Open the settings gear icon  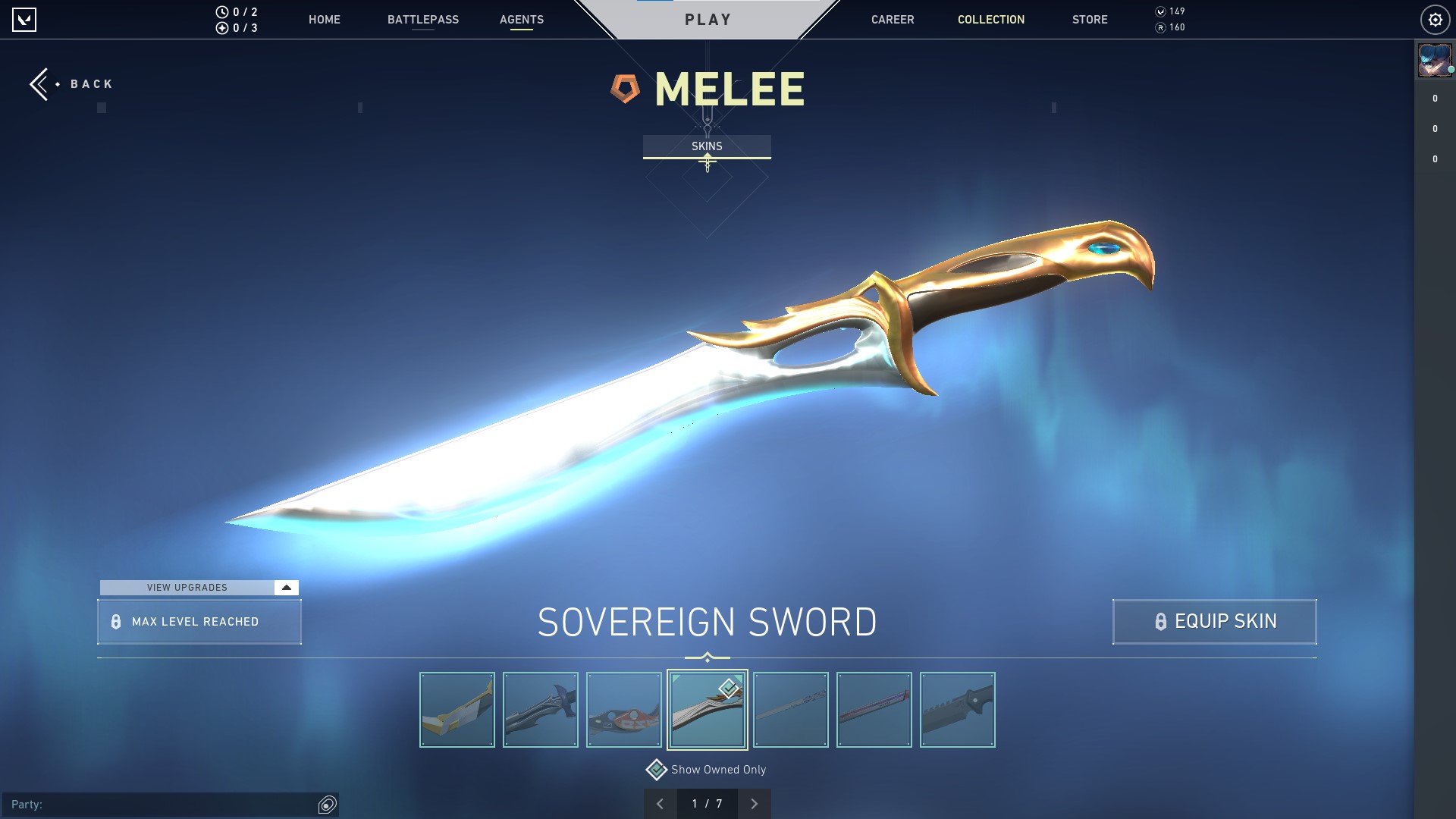(1436, 19)
